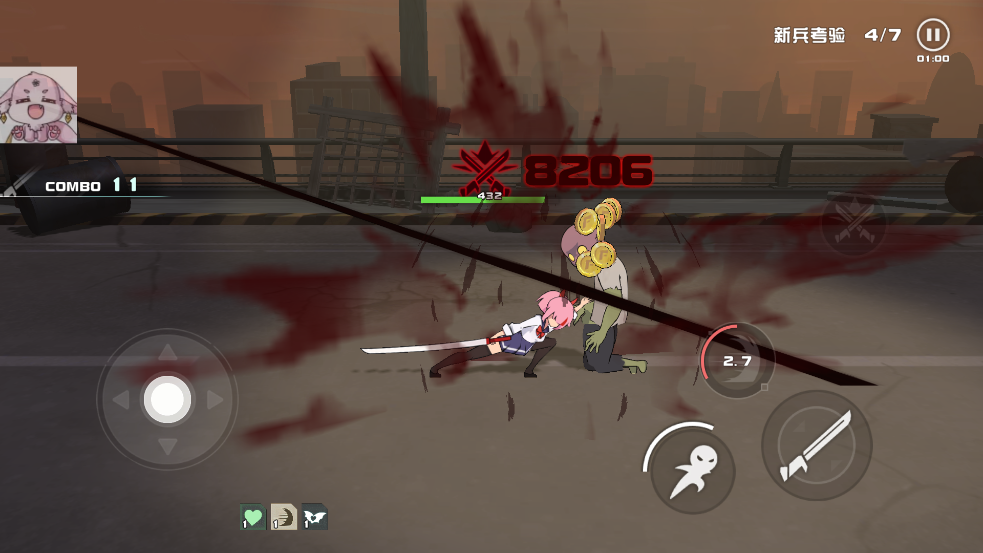
Task: Select the crescent slash buff icon
Action: [x=284, y=517]
